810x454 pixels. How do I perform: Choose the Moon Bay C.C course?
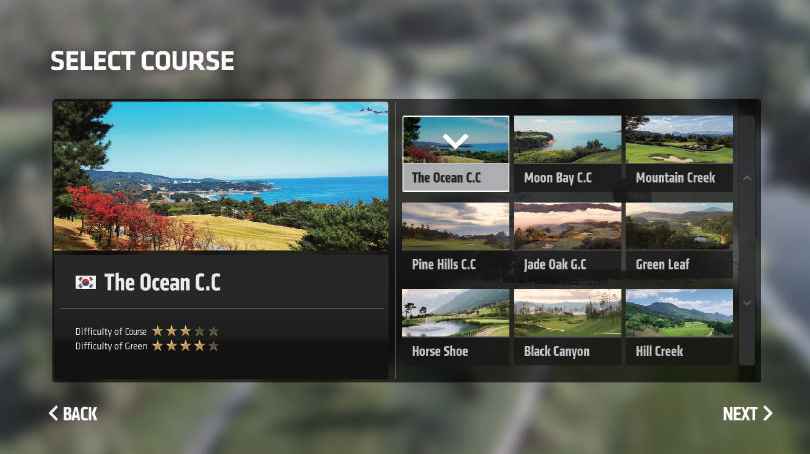click(567, 153)
